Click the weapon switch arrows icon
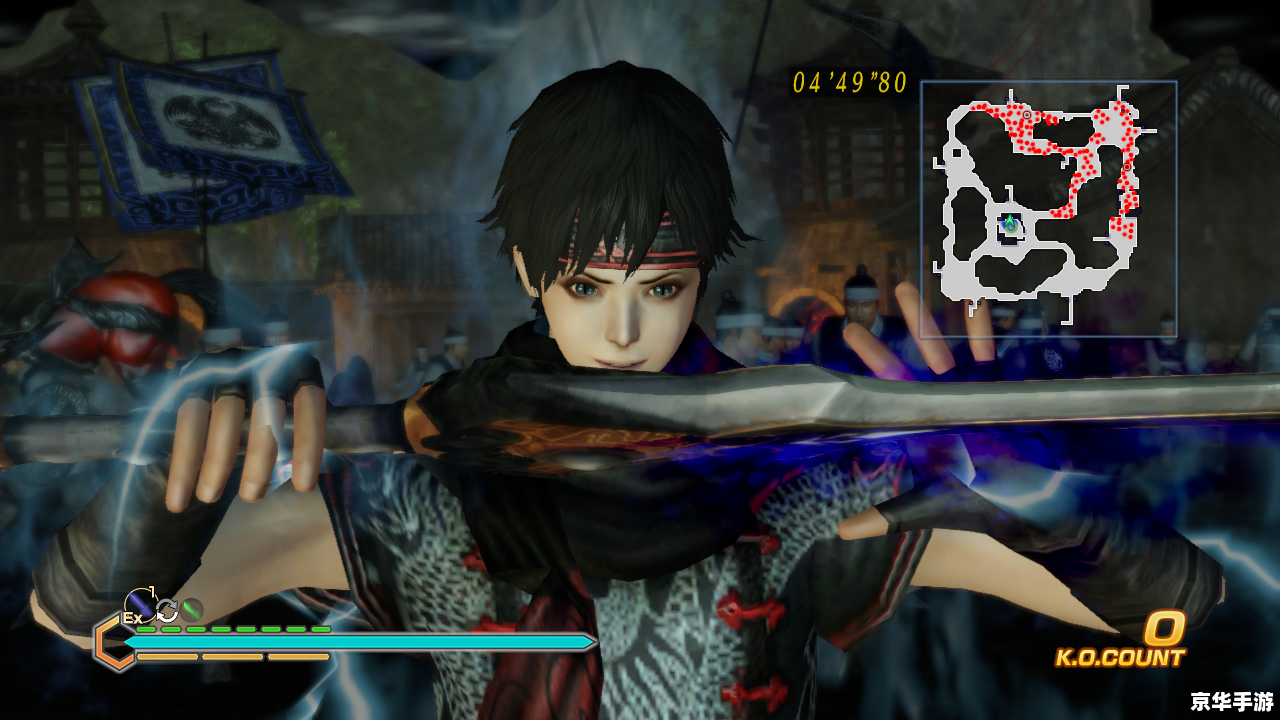Viewport: 1280px width, 720px height. click(167, 610)
